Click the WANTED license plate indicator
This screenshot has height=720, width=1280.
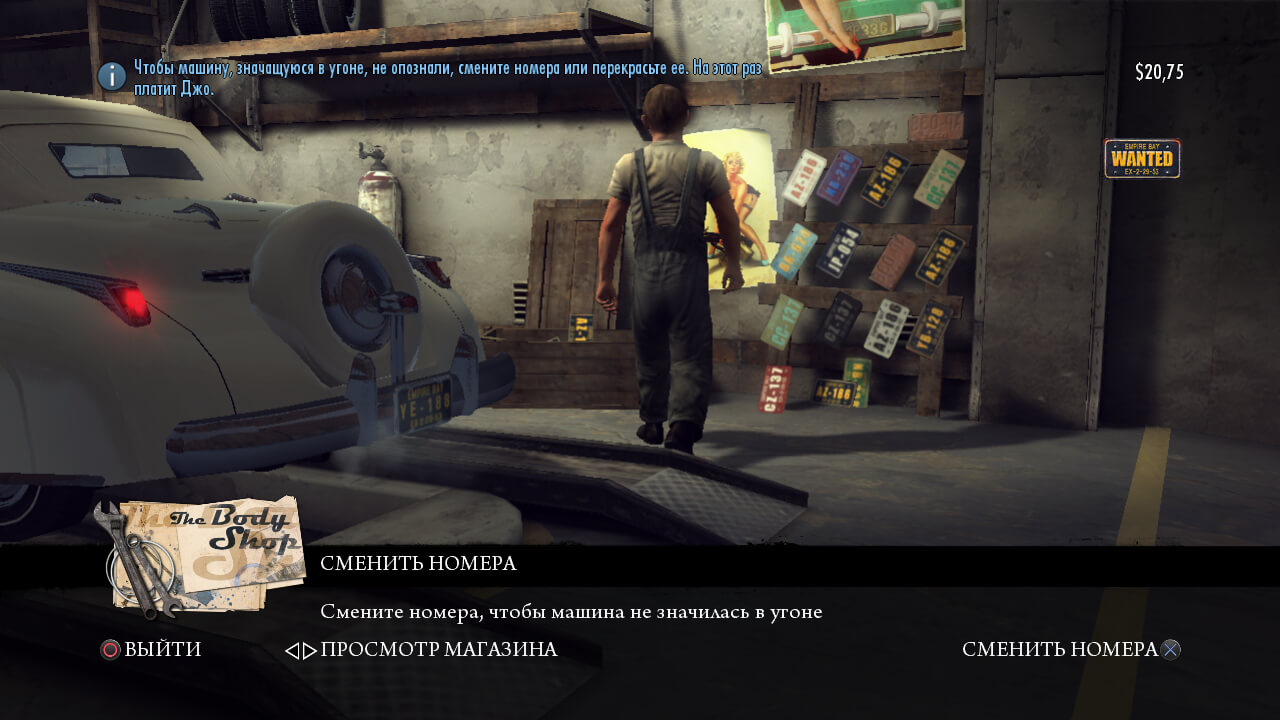tap(1142, 159)
